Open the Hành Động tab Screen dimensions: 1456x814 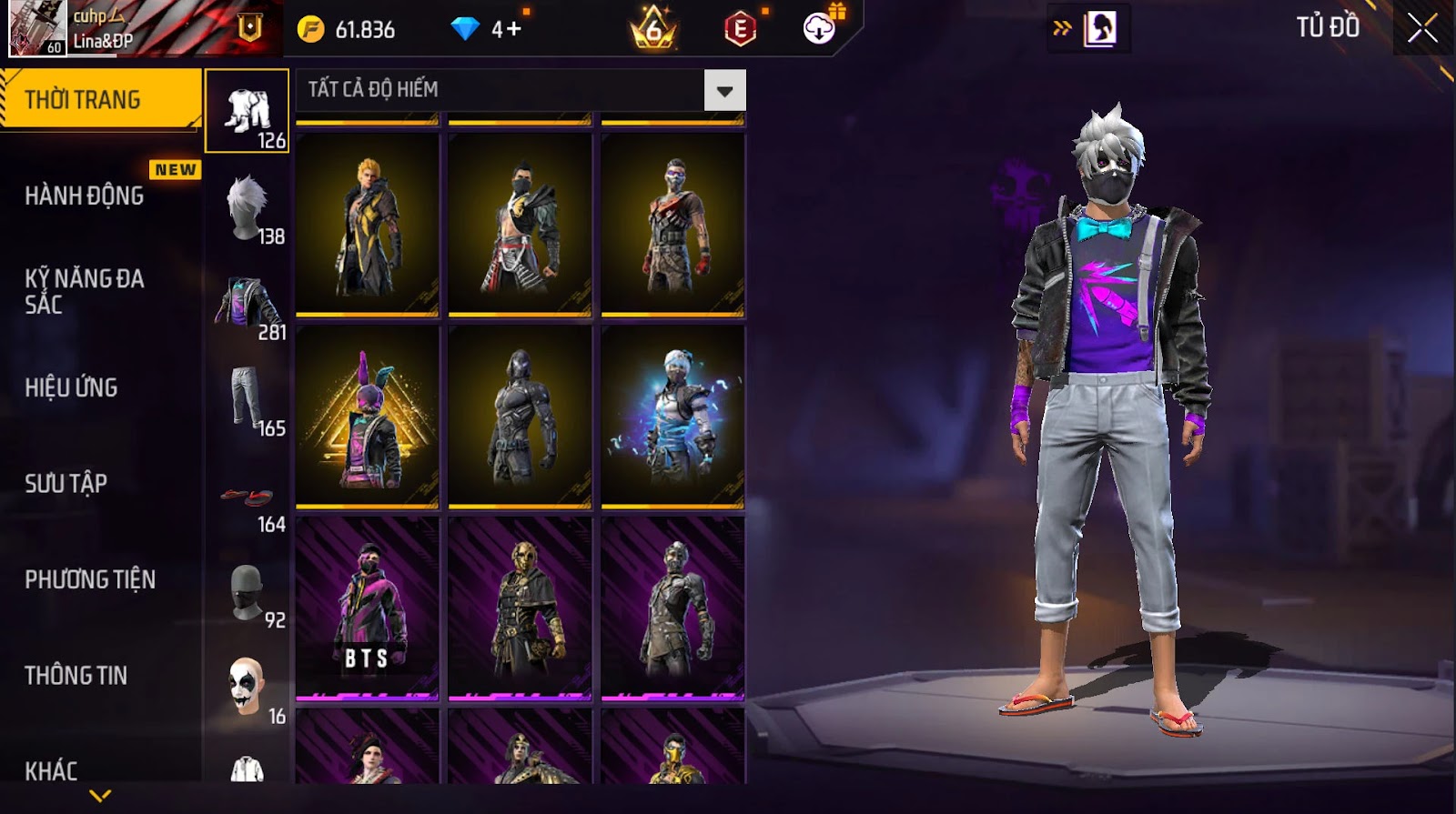point(85,196)
